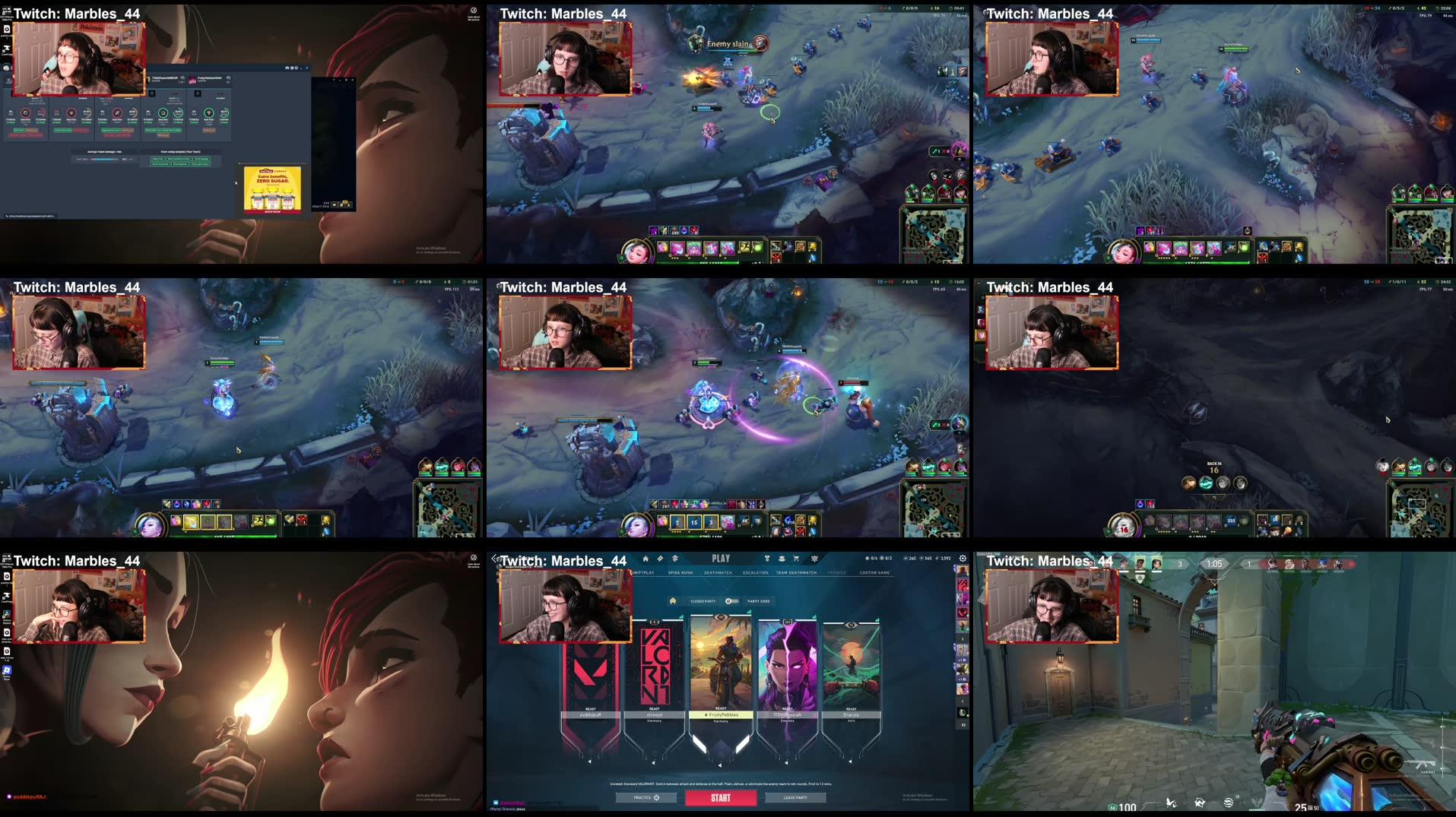Open the in-game Store cart icon

(x=796, y=558)
